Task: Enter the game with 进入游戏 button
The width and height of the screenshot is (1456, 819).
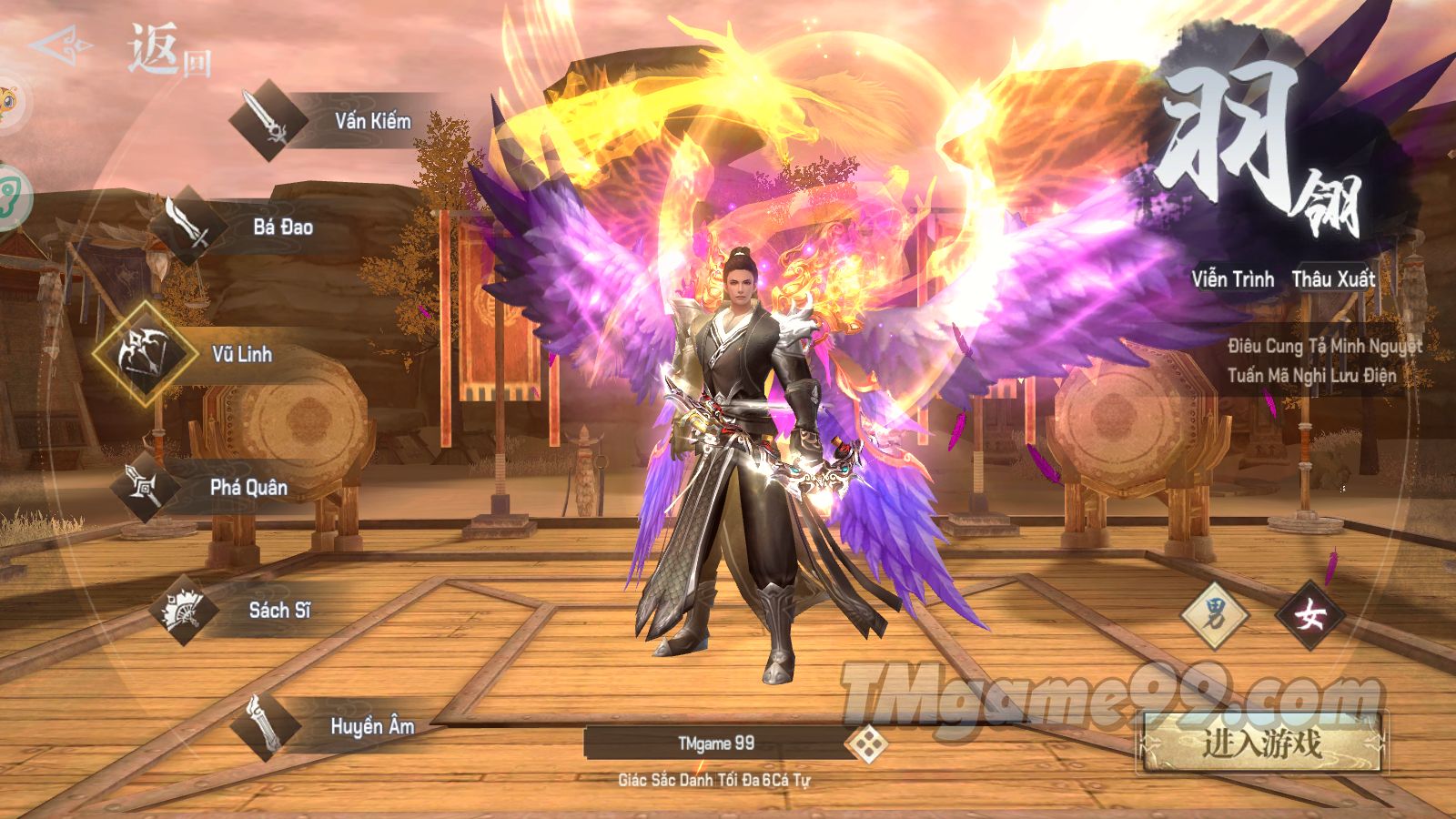Action: coord(1261,743)
